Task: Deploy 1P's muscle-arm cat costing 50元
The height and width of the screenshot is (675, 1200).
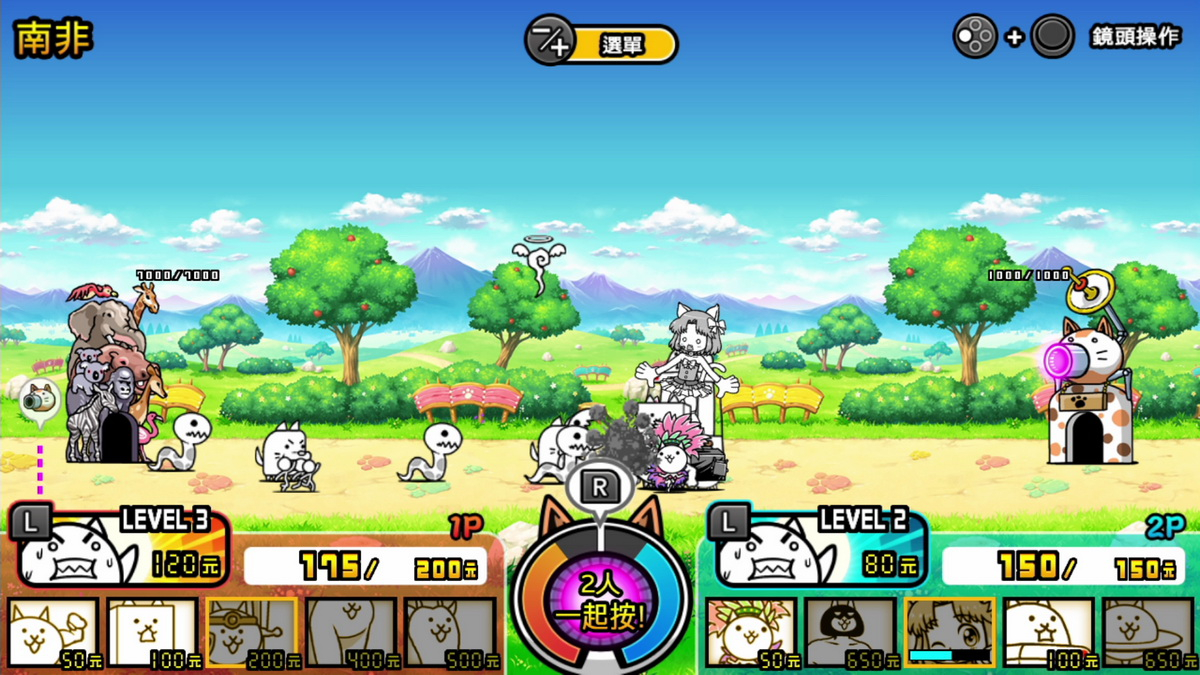Action: tap(53, 632)
